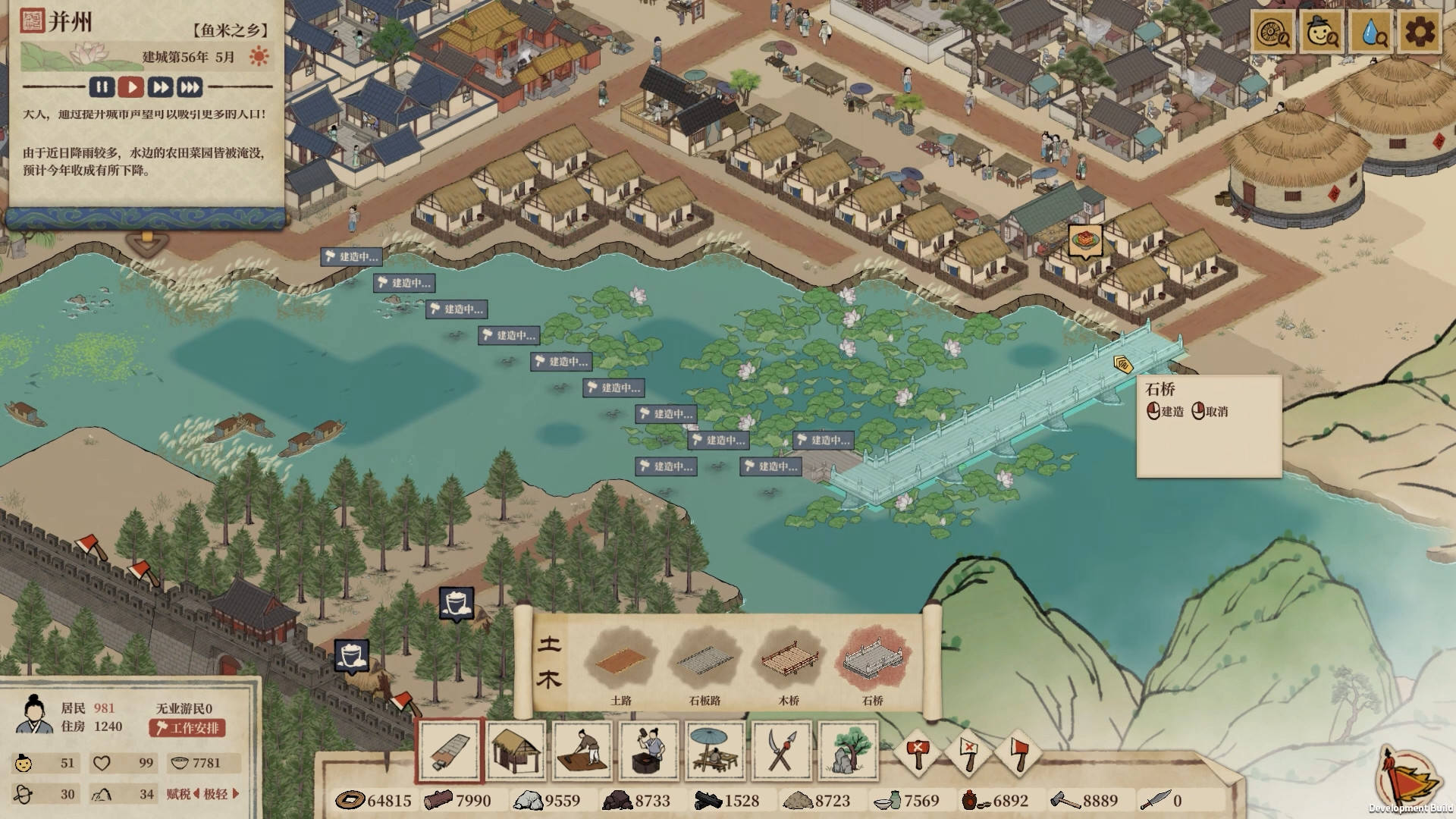This screenshot has width=1456, height=819.
Task: Switch to triple fast-forward speed
Action: (190, 87)
